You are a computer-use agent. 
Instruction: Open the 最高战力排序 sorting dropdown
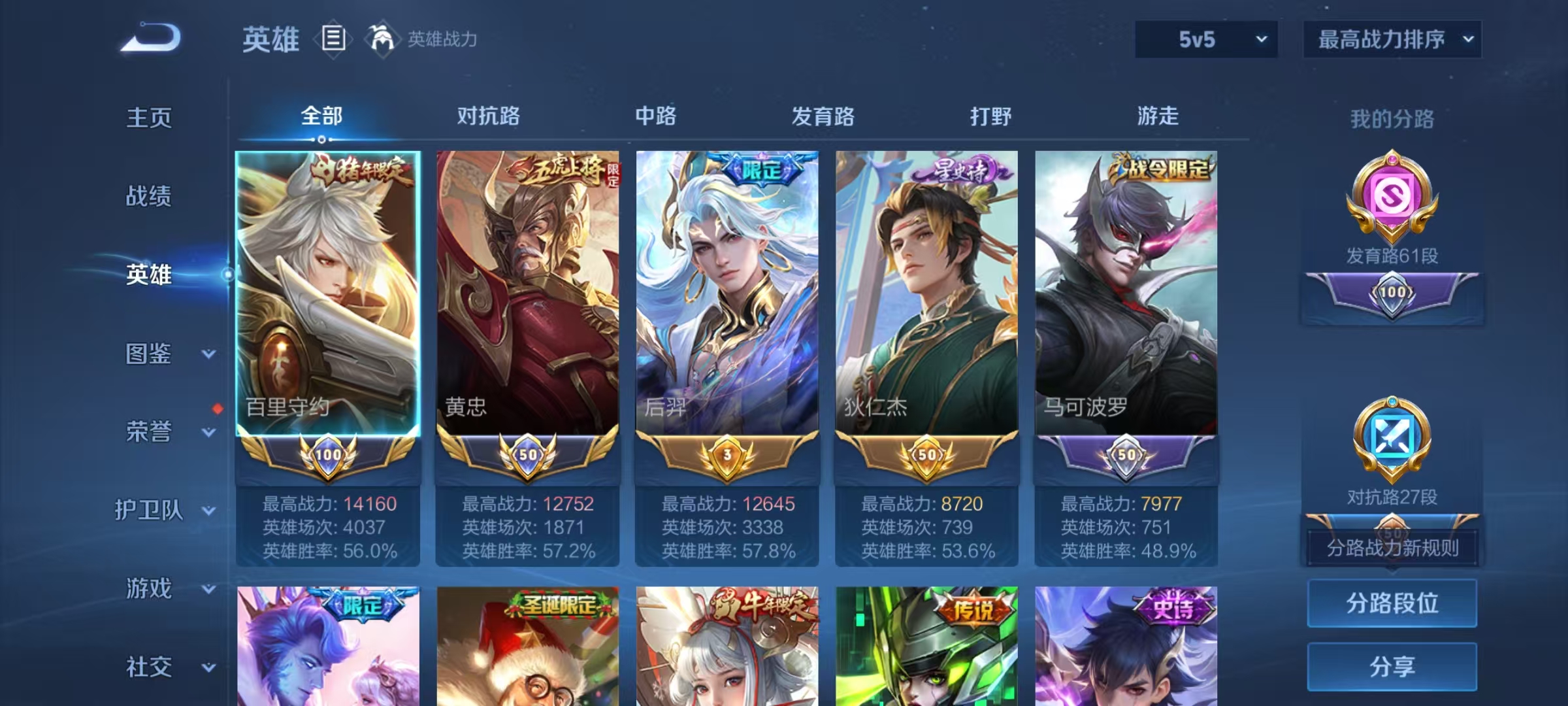1392,39
